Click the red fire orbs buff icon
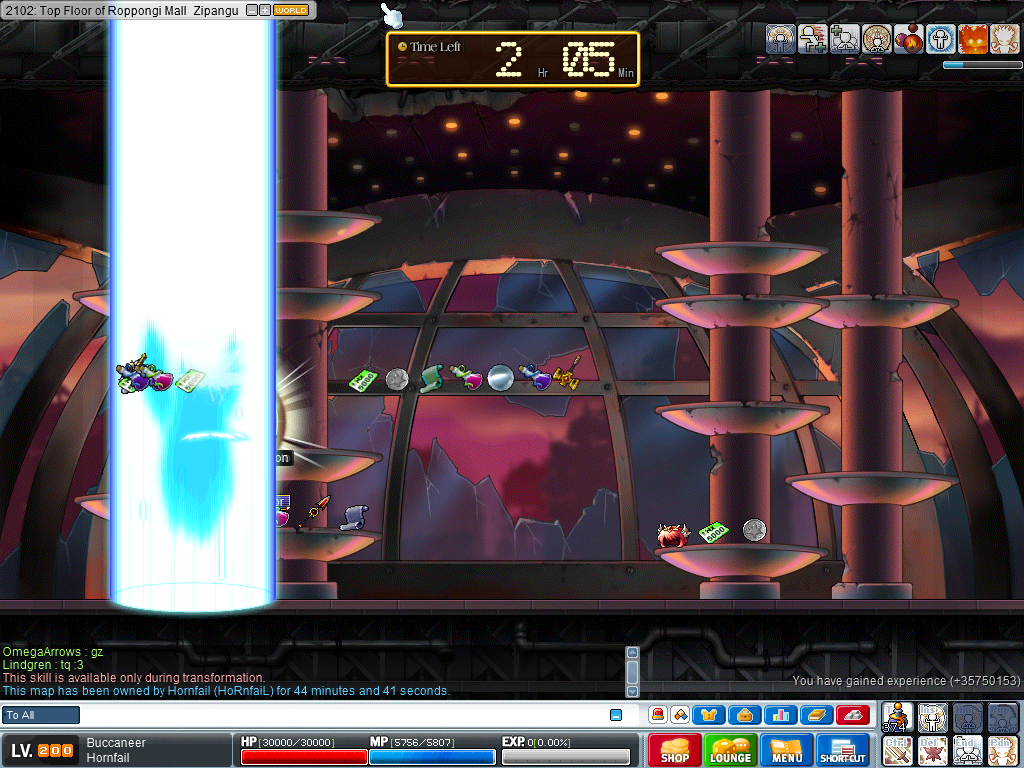Image resolution: width=1024 pixels, height=768 pixels. coord(908,39)
